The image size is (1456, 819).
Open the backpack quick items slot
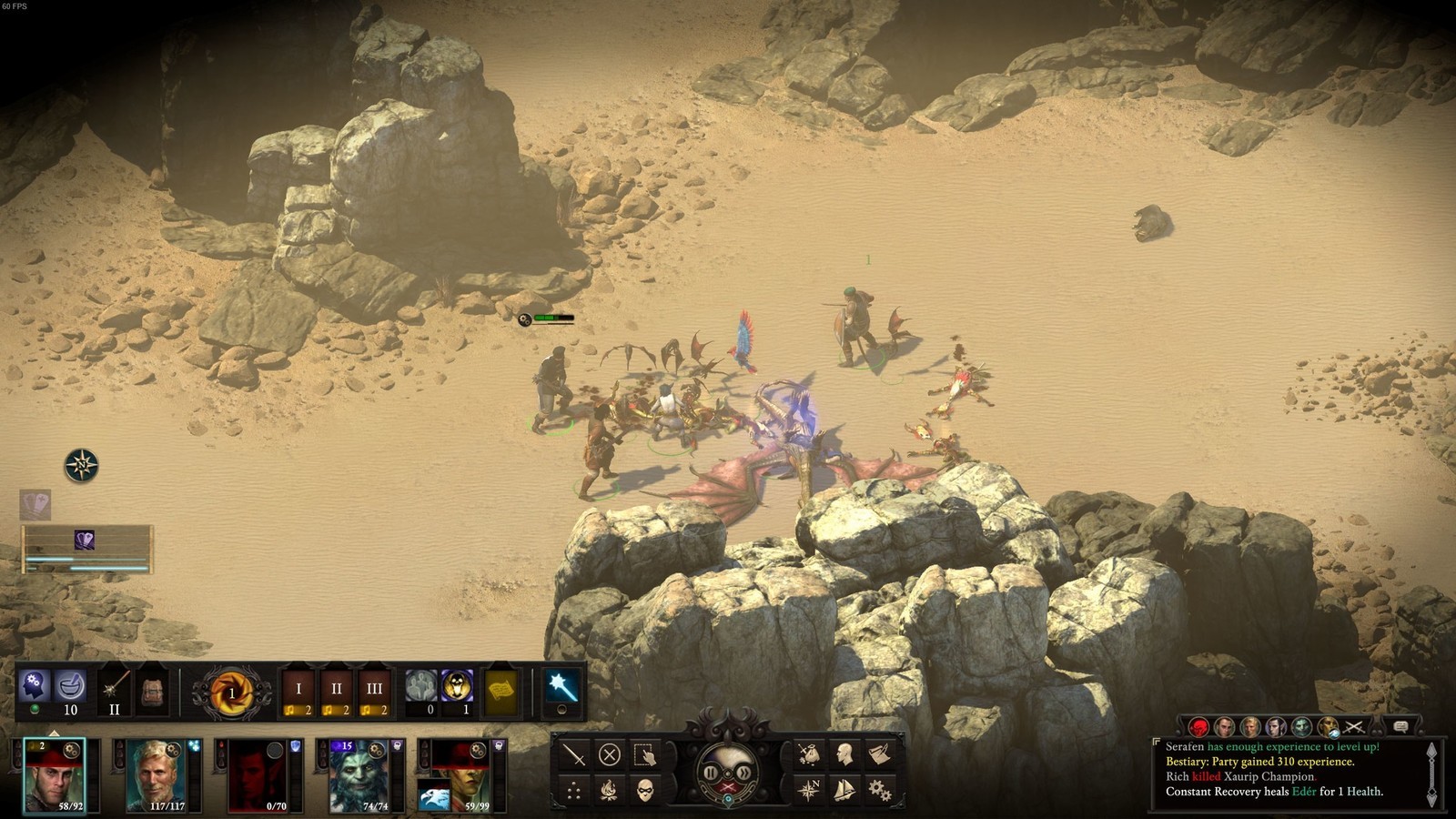[153, 692]
